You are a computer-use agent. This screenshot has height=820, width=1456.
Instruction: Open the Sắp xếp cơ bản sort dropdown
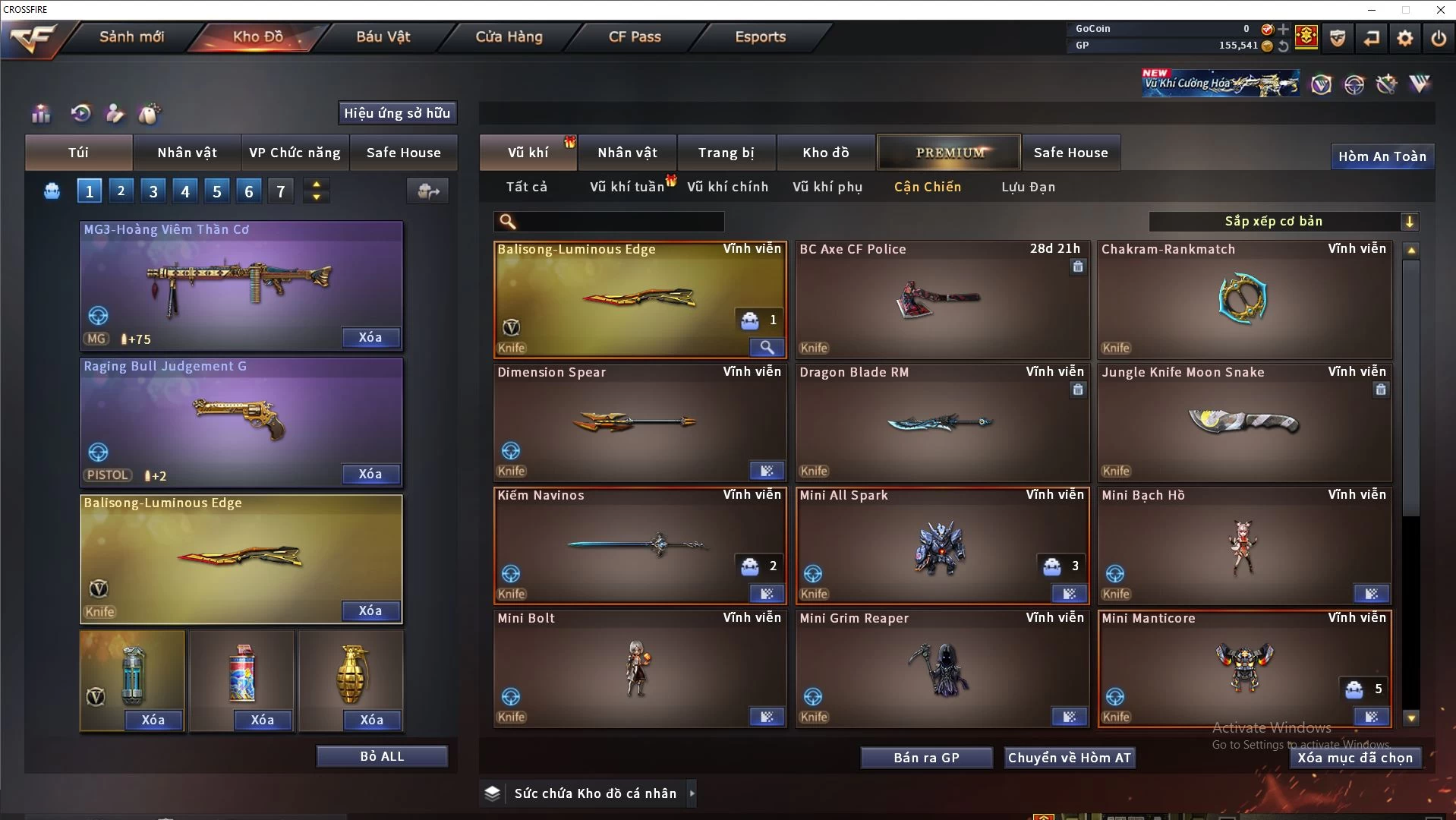click(1283, 221)
